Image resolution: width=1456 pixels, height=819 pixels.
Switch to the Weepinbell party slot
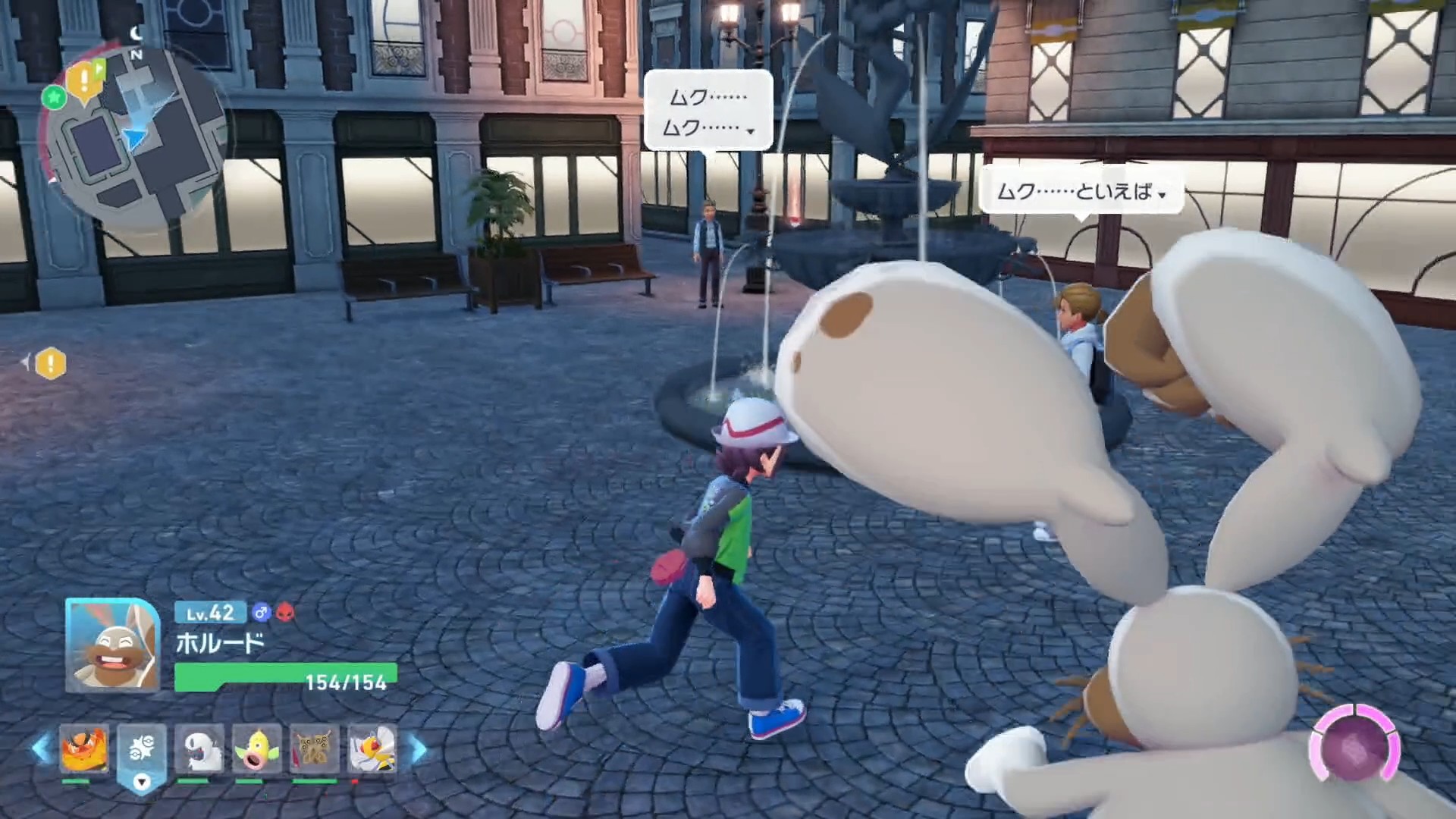[256, 749]
